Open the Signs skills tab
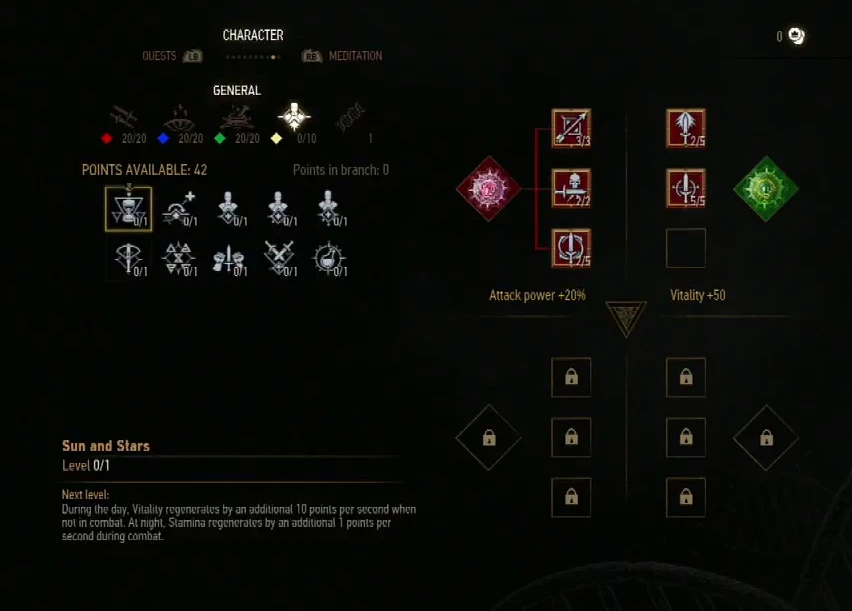852x611 pixels. pos(180,118)
